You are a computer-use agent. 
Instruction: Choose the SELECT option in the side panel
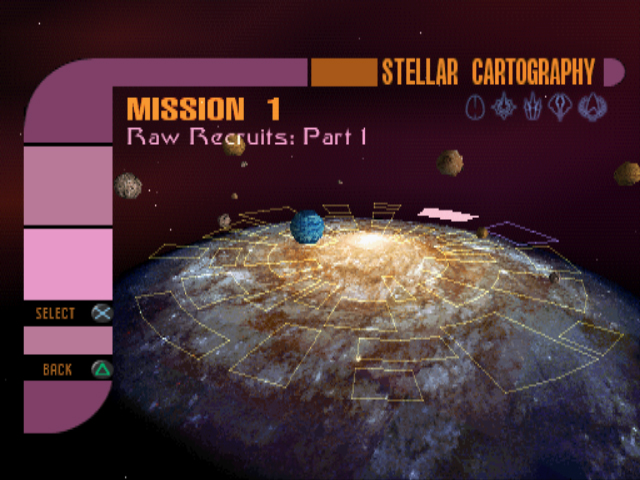click(x=70, y=313)
